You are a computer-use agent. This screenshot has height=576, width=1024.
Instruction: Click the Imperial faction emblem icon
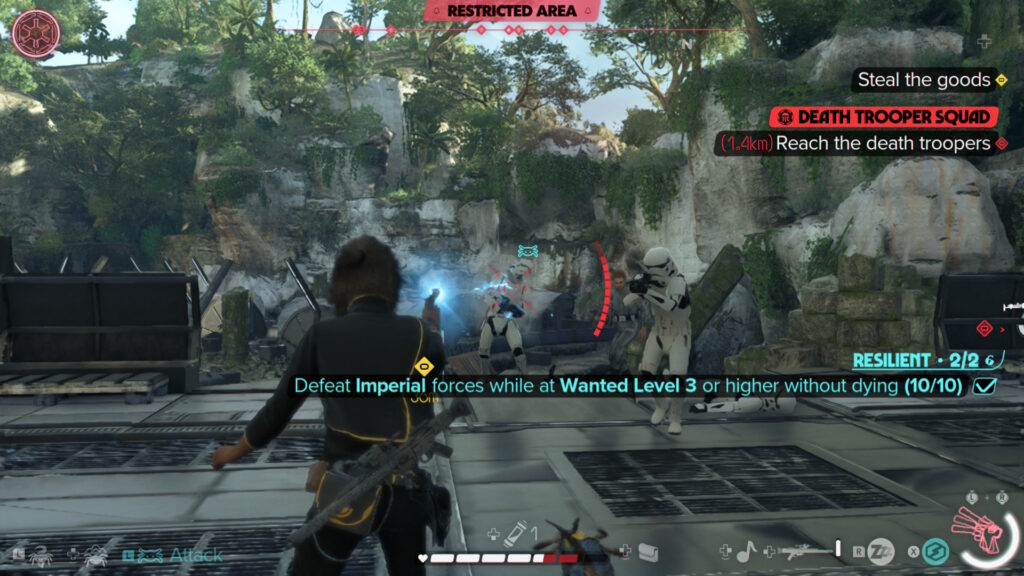tap(36, 33)
